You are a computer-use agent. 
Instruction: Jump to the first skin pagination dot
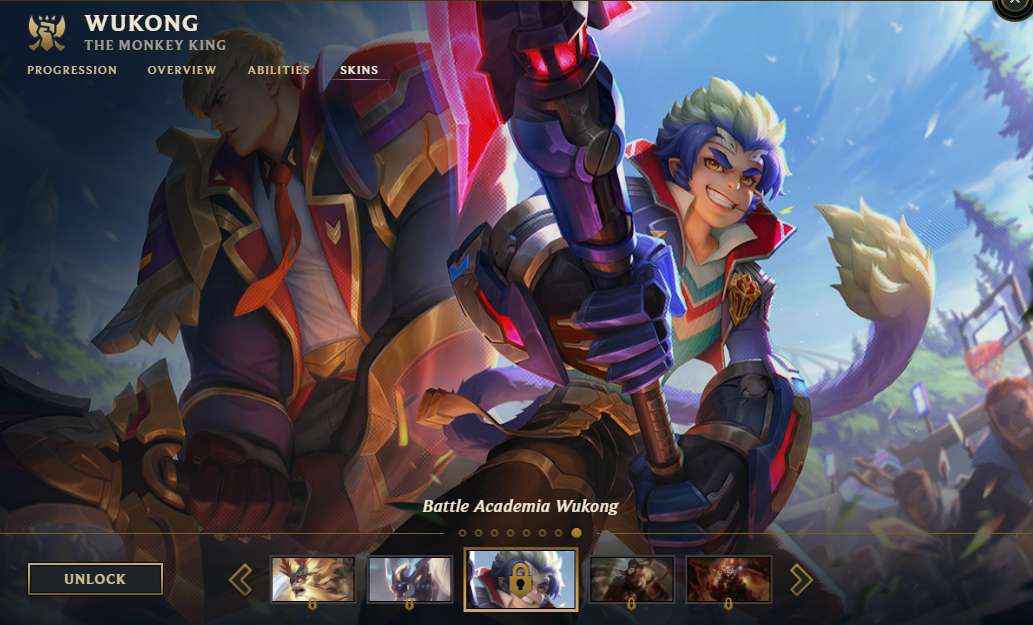click(462, 533)
